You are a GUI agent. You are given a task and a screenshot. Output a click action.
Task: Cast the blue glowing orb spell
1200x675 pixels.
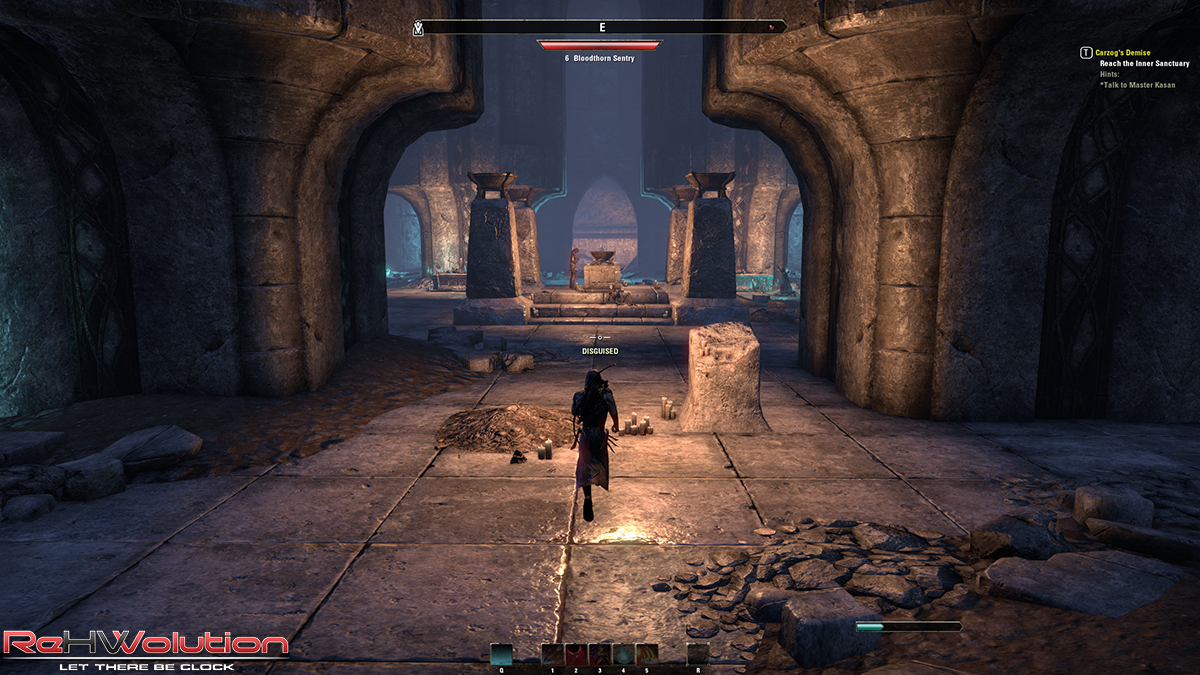coord(623,654)
